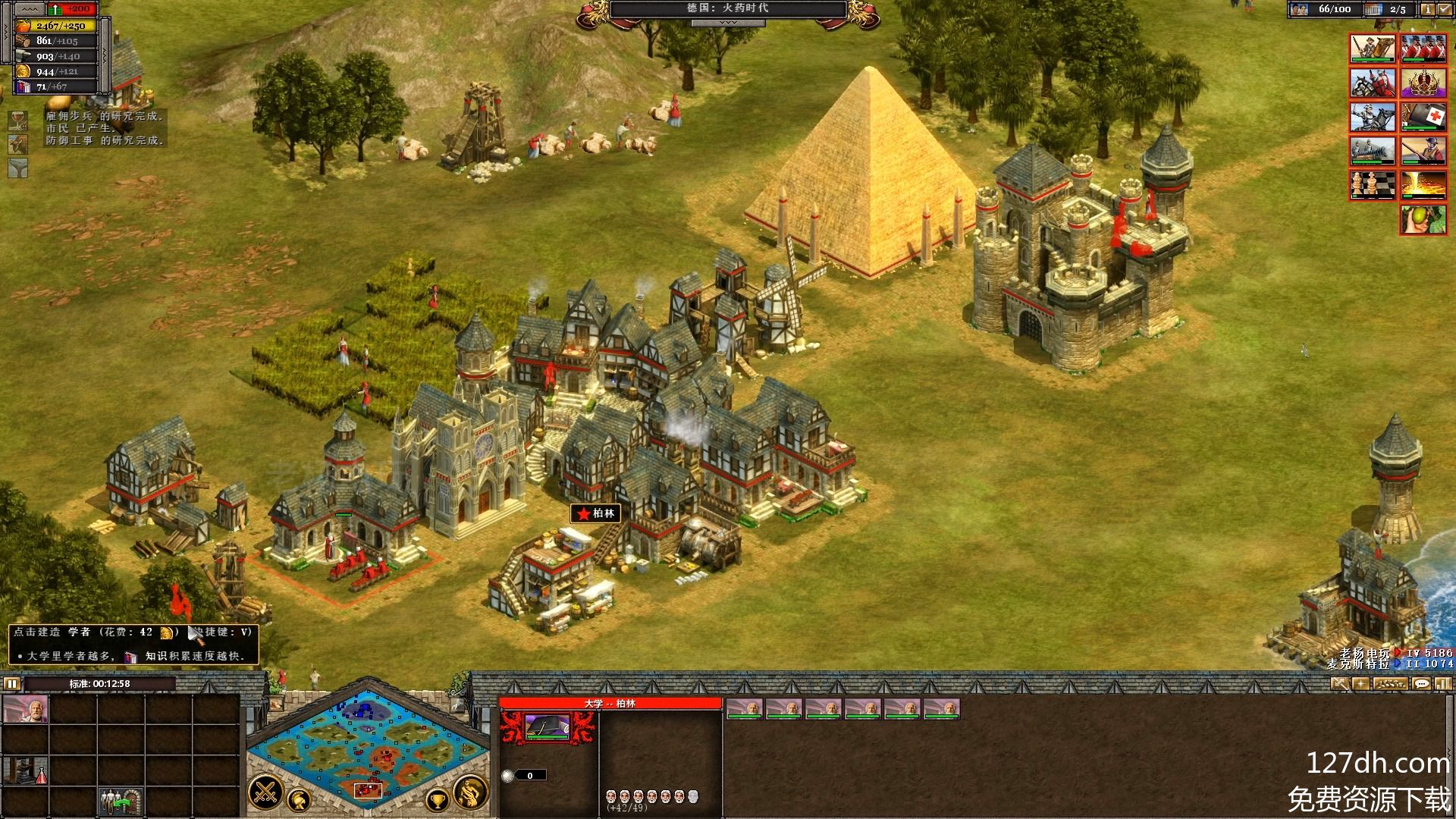Click the checkmark button at top right
Viewport: 1456px width, 819px height.
(1445, 9)
